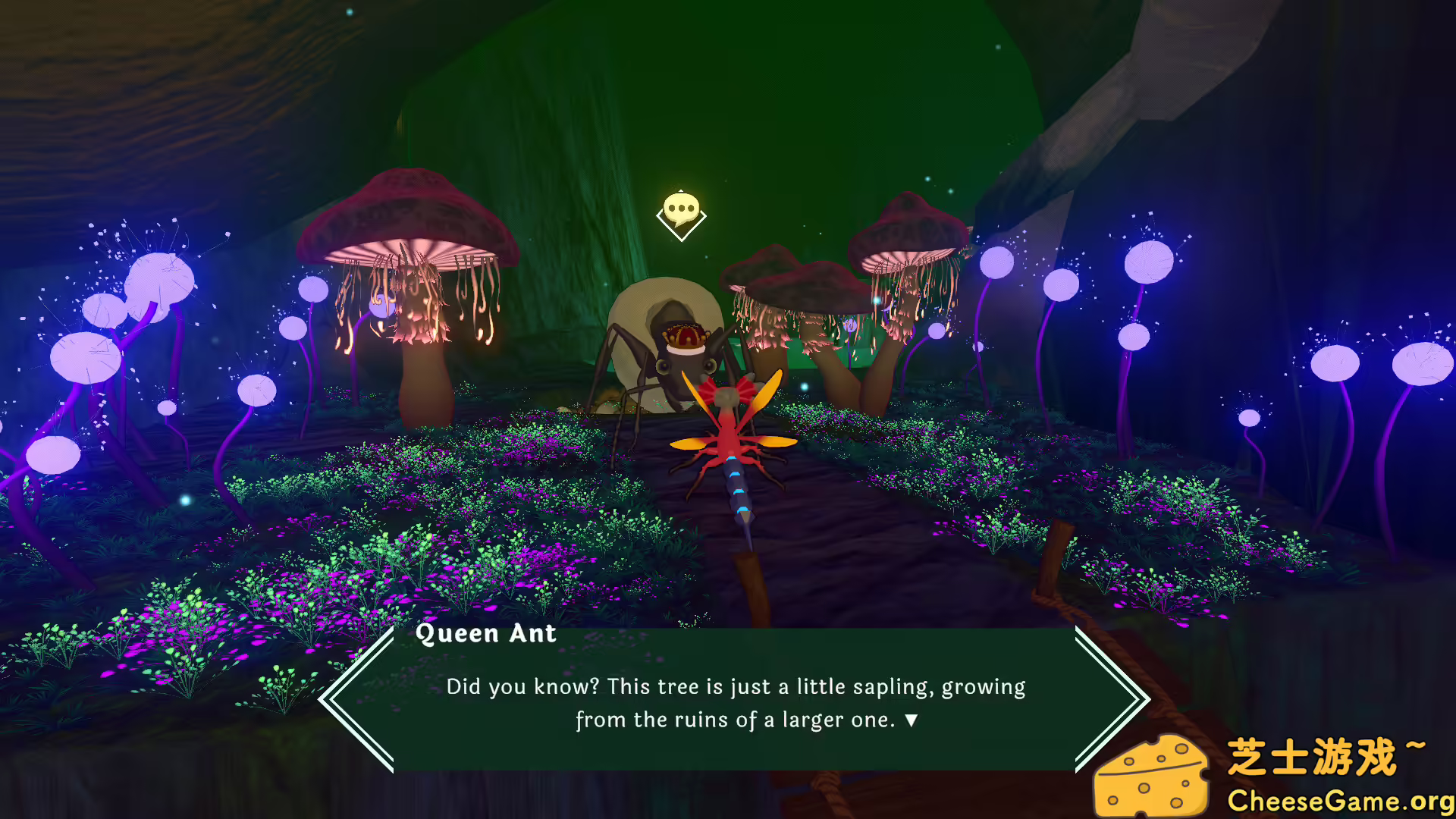Click the Queen Ant name label
Viewport: 1456px width, 819px height.
pyautogui.click(x=487, y=634)
